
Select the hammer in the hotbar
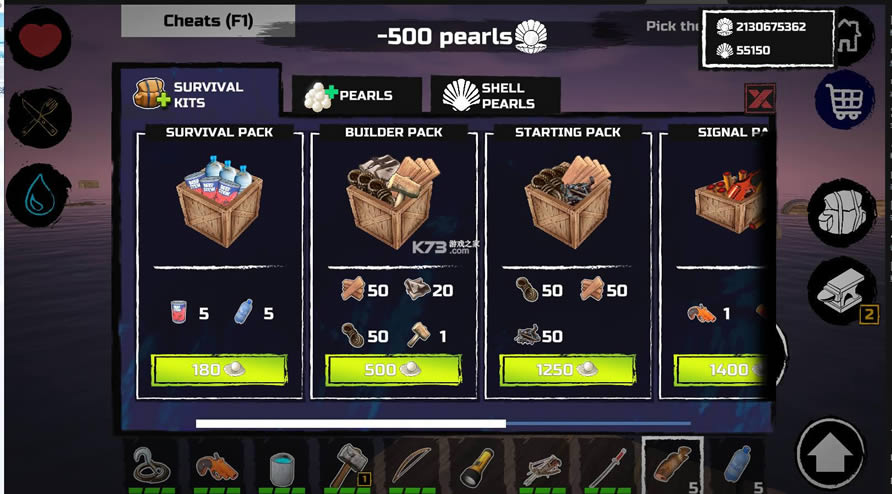coord(347,465)
